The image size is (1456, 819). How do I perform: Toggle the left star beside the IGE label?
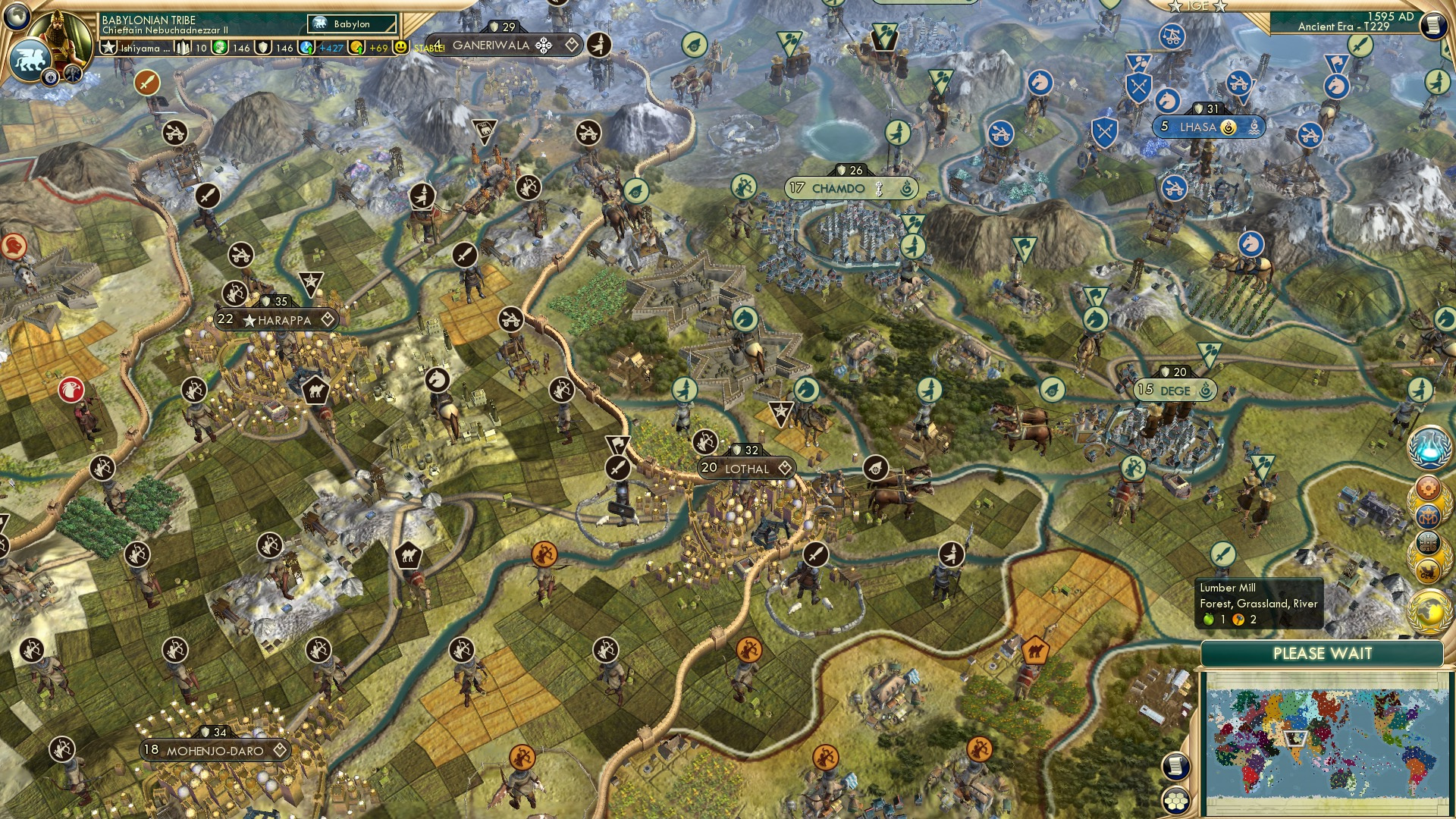click(x=1175, y=8)
